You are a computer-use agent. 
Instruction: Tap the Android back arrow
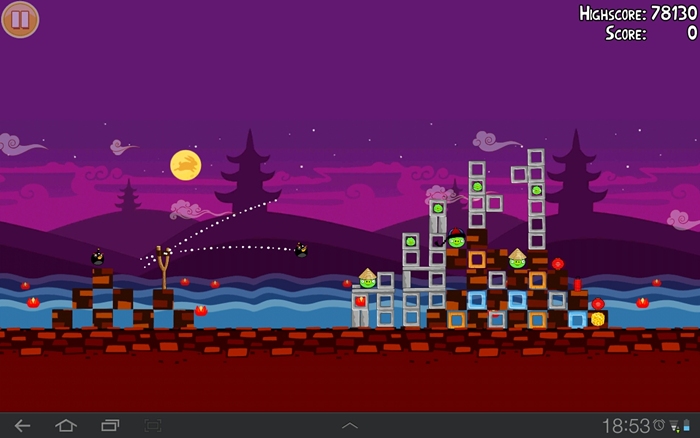(x=22, y=425)
